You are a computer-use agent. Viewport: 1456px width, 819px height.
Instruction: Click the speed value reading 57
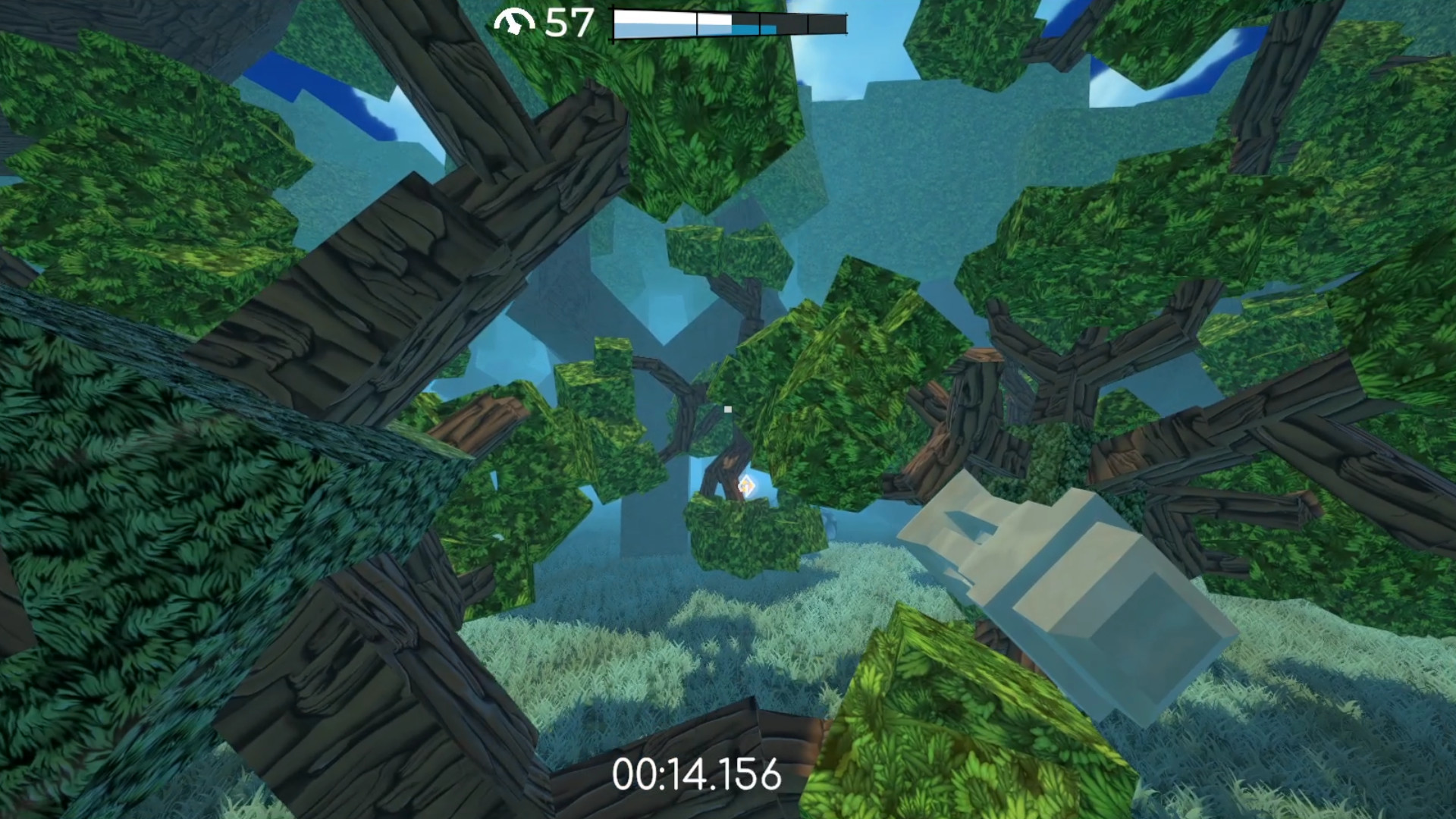[x=570, y=21]
